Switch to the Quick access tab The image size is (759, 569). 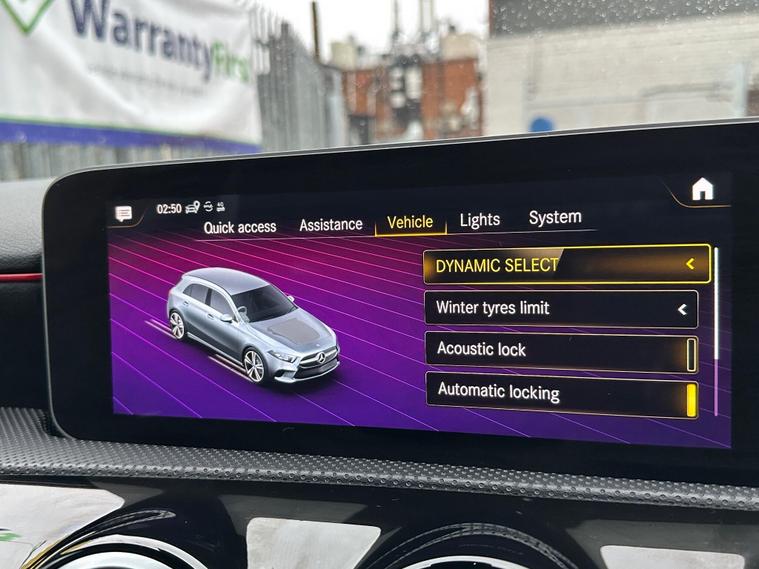coord(240,227)
